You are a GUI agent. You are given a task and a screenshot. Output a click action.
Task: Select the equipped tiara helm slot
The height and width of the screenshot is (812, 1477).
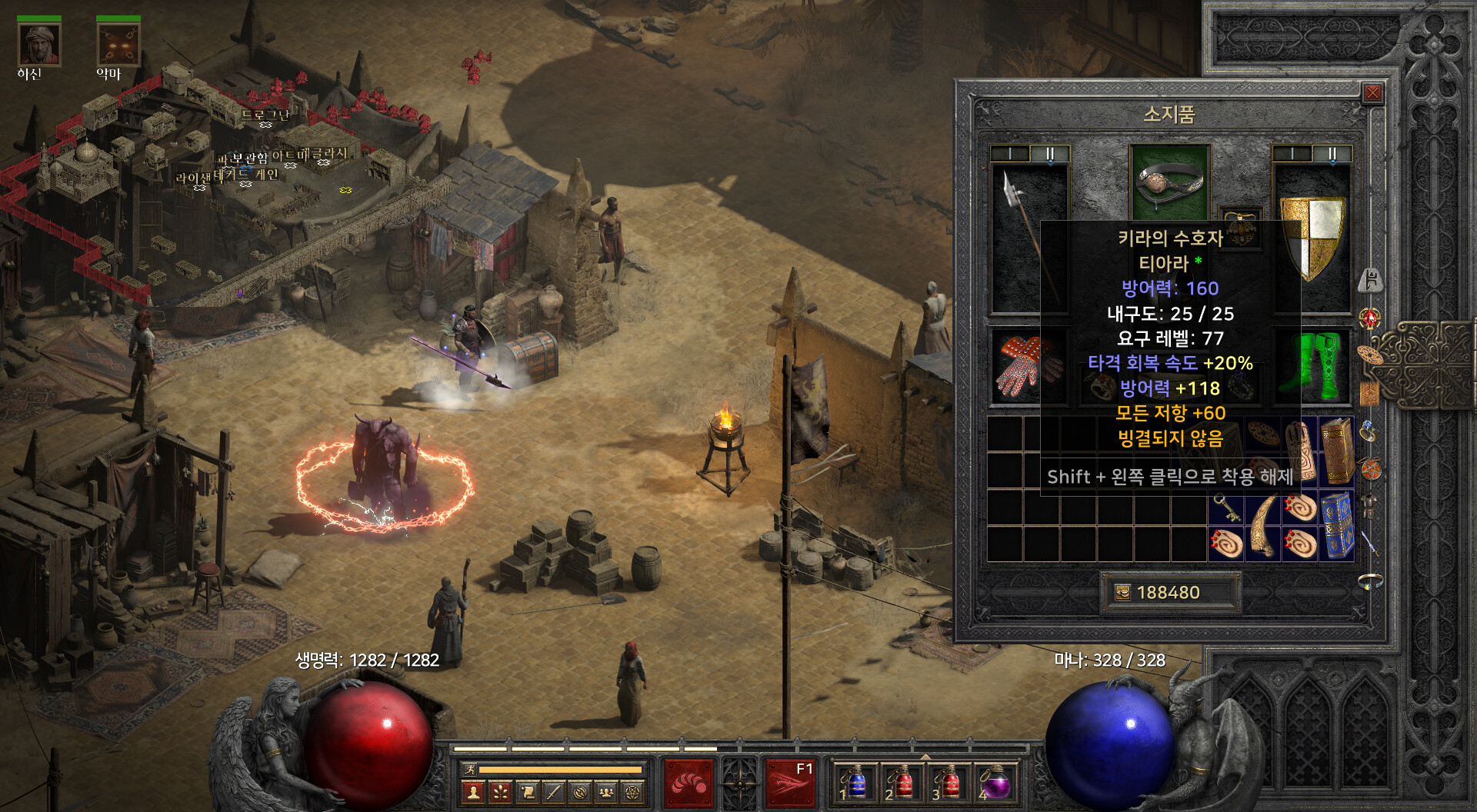point(1169,182)
